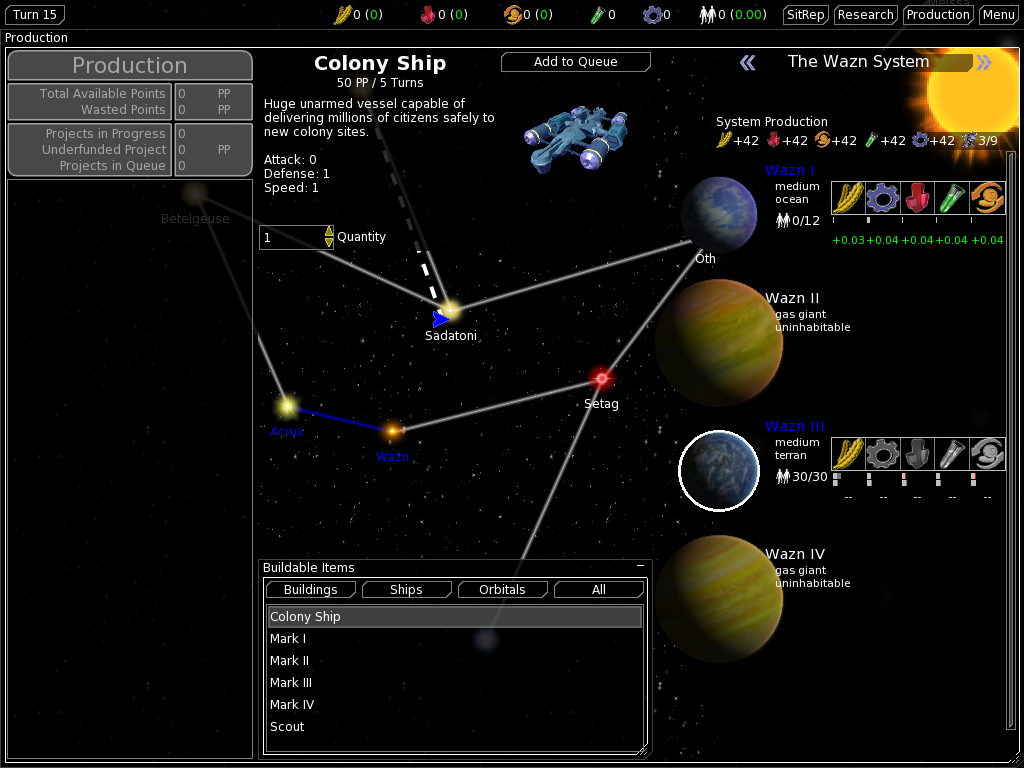
Task: Open the Menu button
Action: (998, 15)
